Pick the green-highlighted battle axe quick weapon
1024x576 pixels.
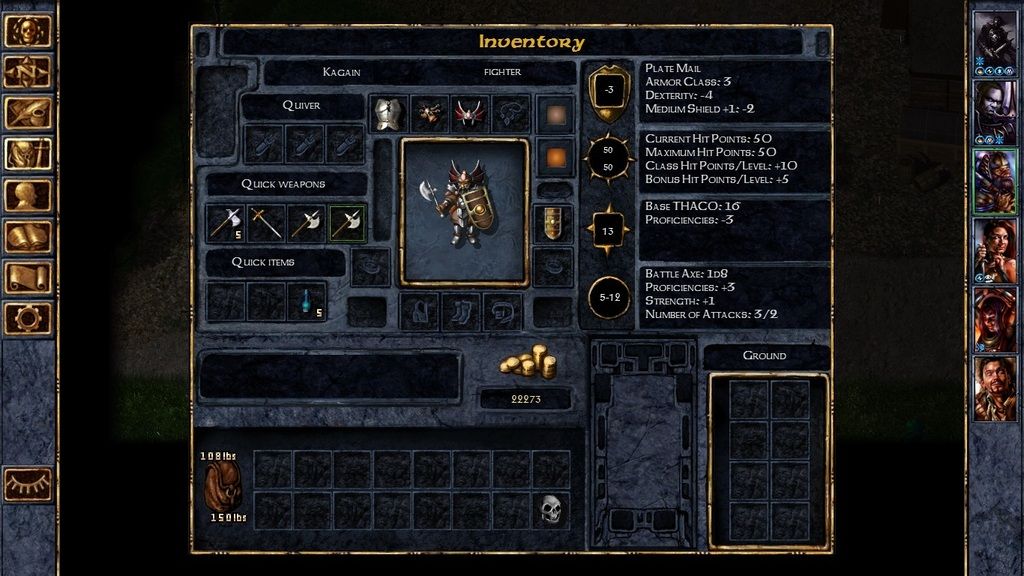[x=347, y=223]
